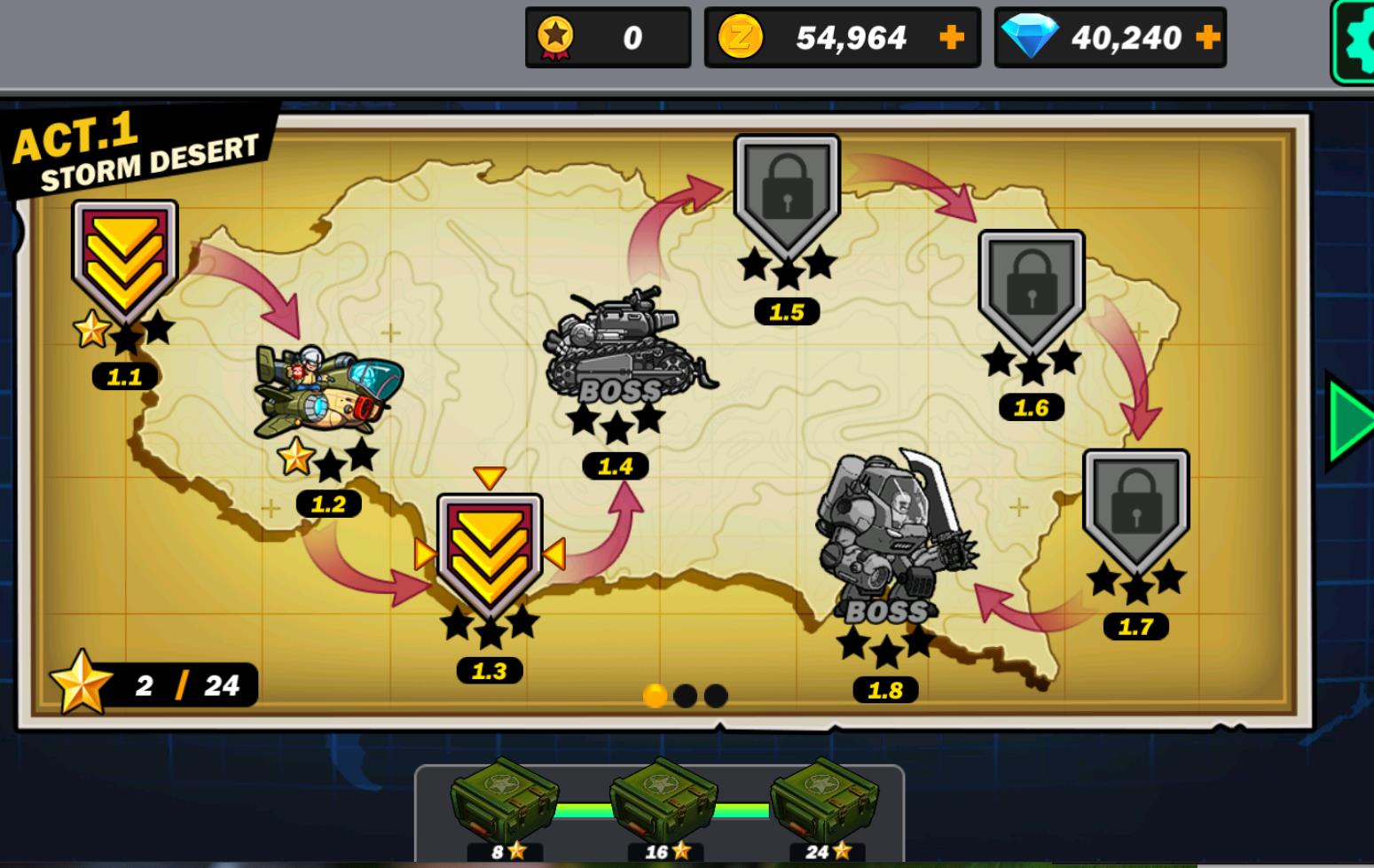Viewport: 1374px width, 868px height.
Task: Buy more blue diamonds
Action: [x=1207, y=37]
